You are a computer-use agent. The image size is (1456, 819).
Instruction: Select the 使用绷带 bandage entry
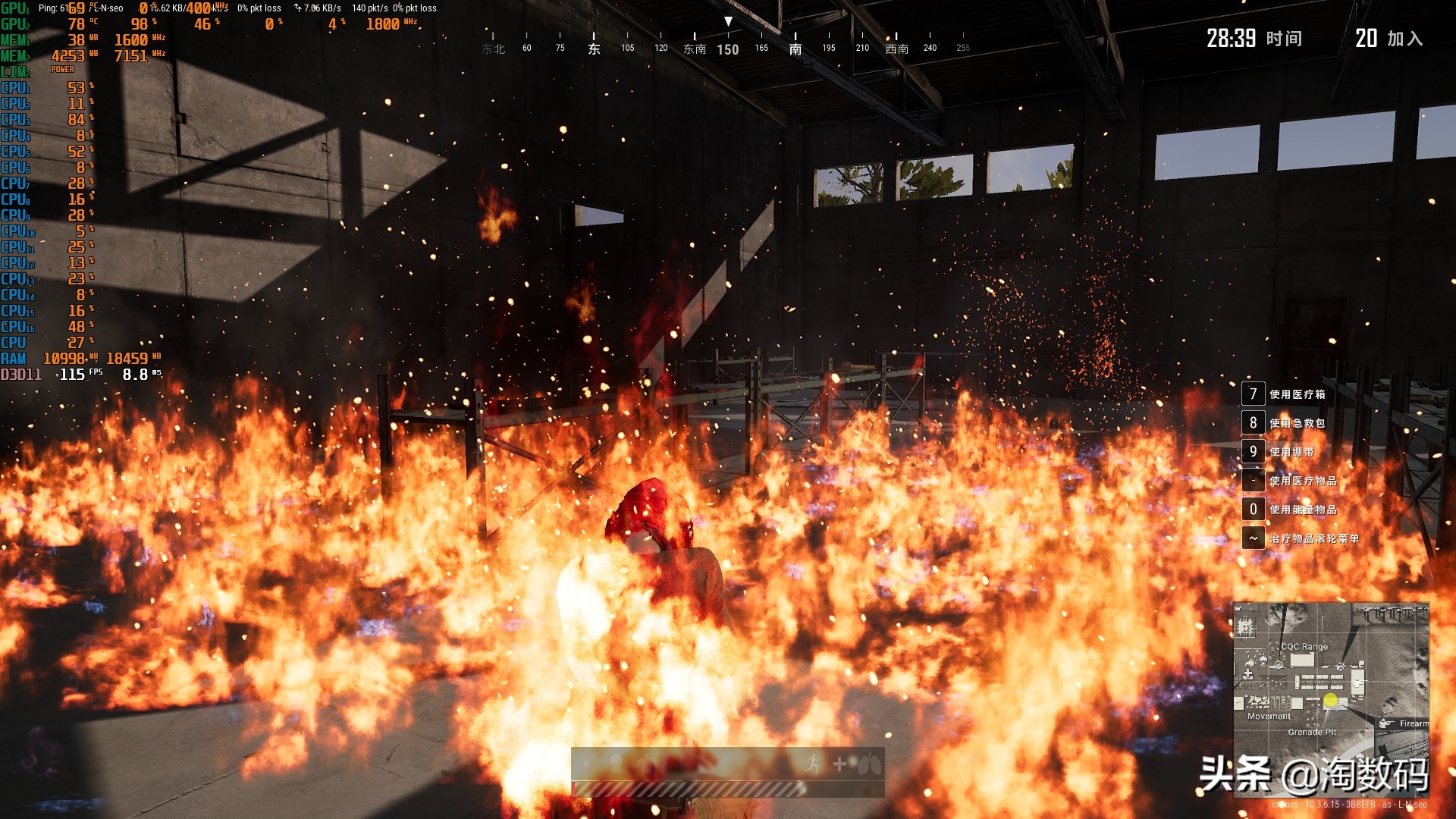coord(1291,452)
